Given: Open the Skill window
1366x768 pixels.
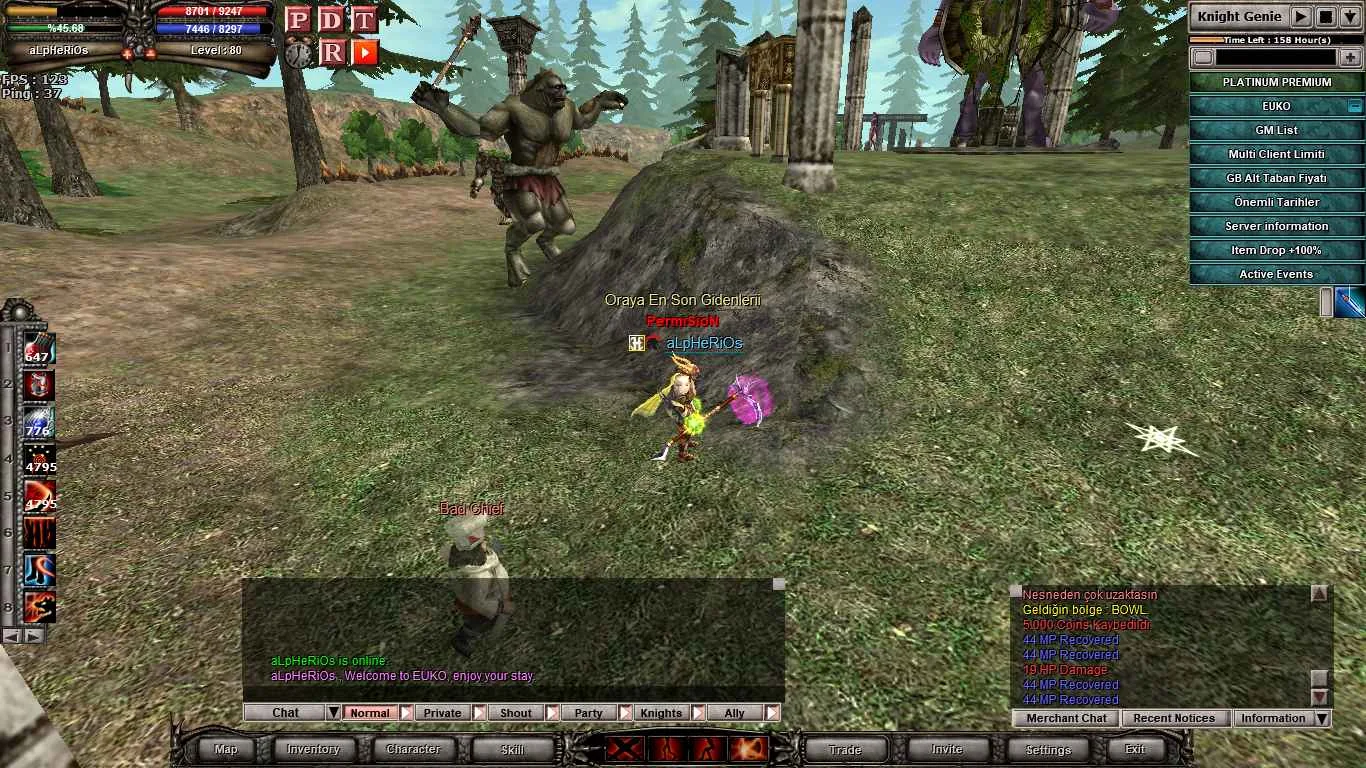Looking at the screenshot, I should coord(512,749).
